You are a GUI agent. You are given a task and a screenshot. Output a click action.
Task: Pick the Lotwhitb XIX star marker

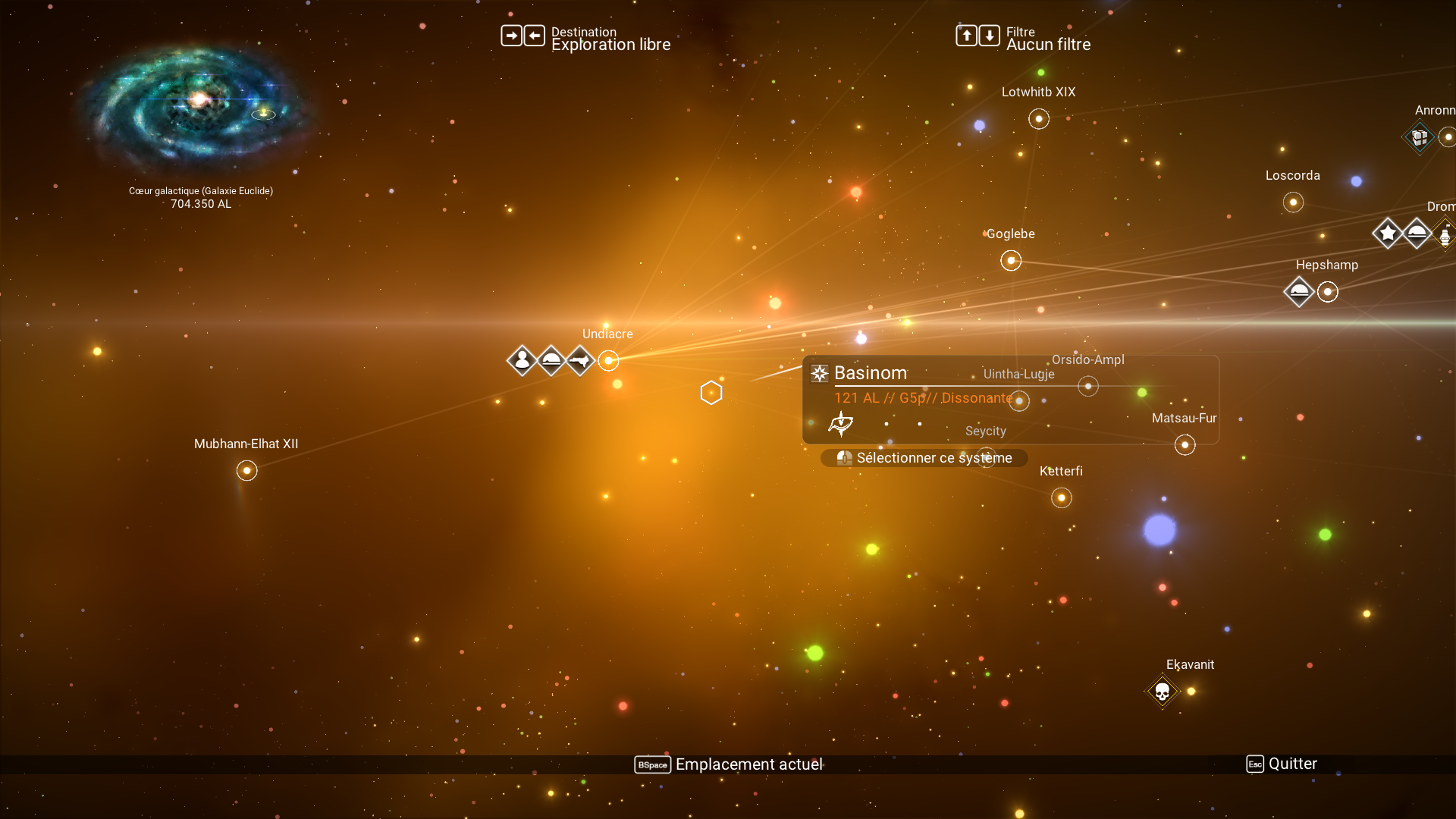[1039, 119]
